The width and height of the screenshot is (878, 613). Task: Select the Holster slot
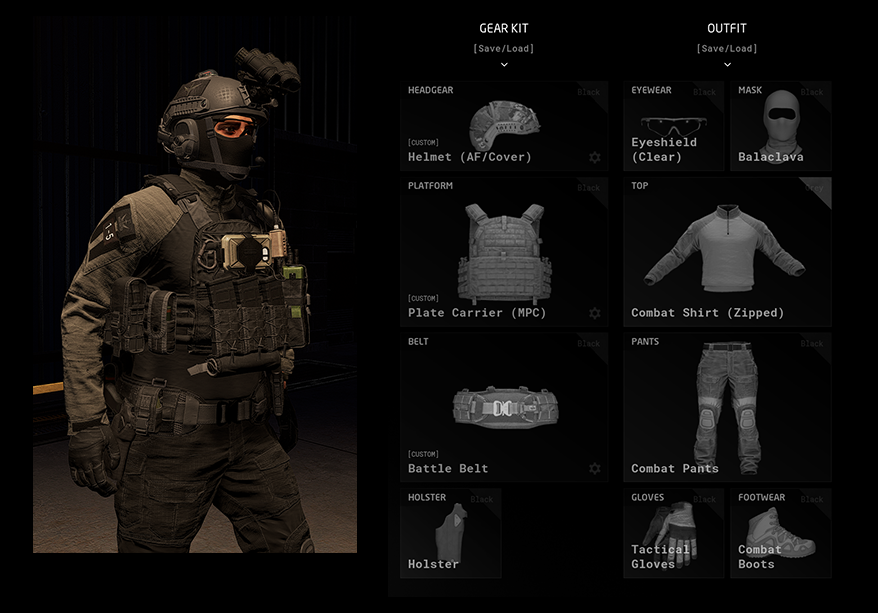[450, 533]
